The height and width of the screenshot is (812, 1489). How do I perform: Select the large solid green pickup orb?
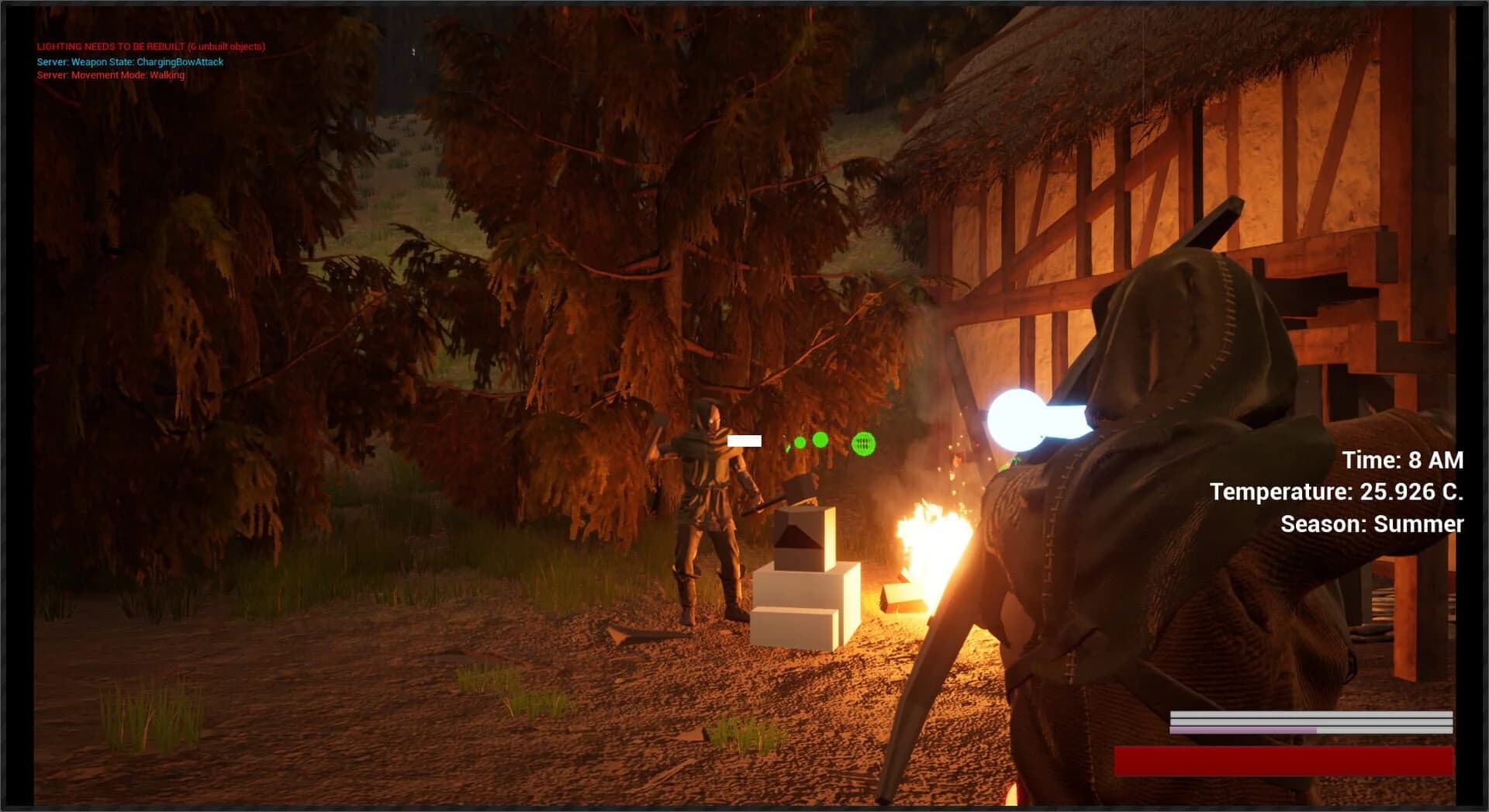[x=821, y=441]
